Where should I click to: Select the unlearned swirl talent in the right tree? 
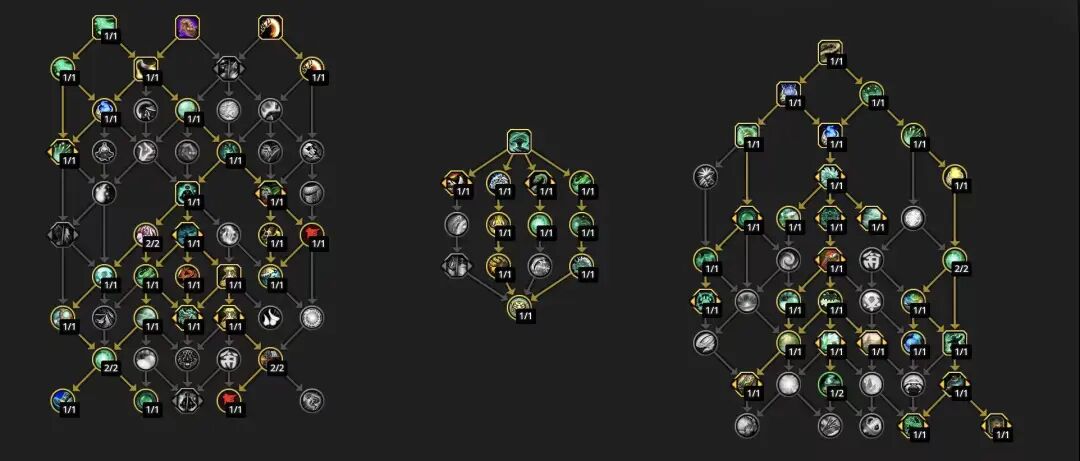[788, 260]
